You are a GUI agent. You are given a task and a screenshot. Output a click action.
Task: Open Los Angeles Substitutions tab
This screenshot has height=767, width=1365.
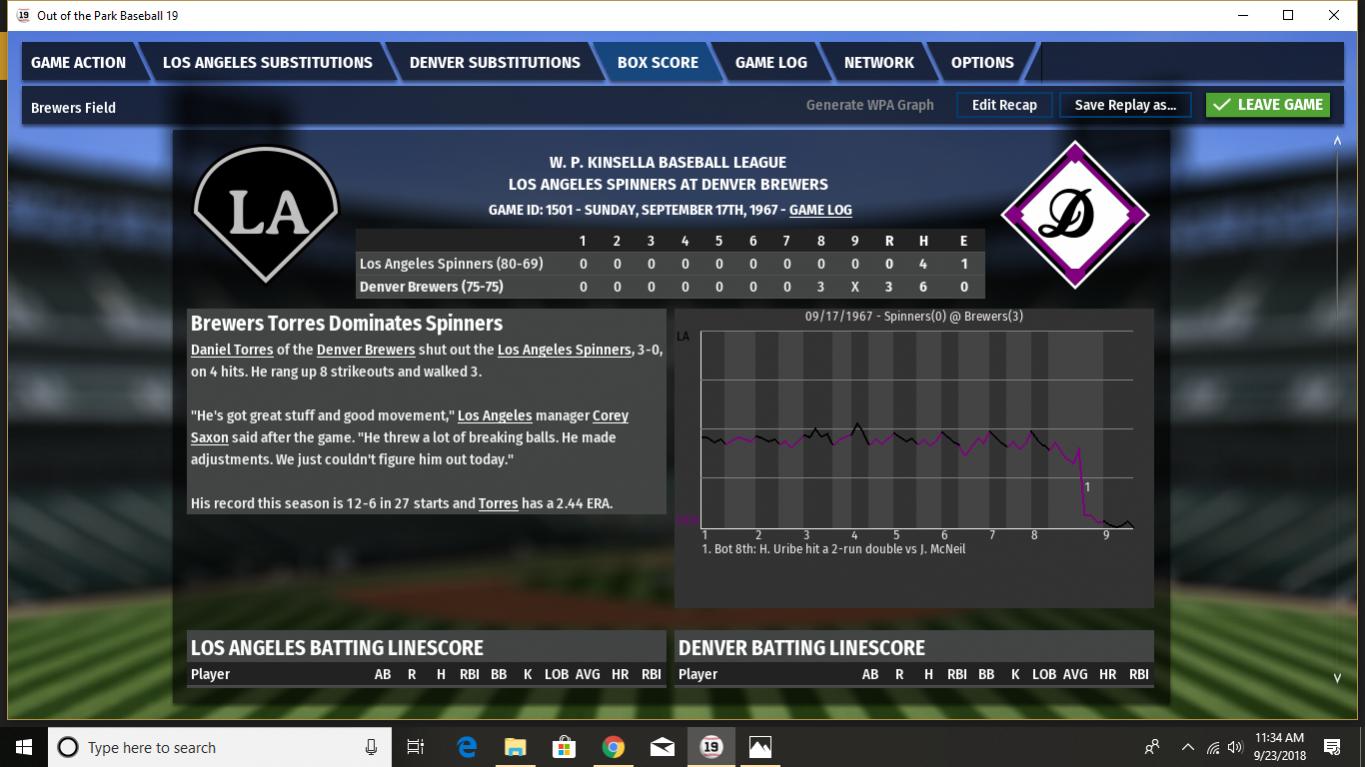(x=267, y=62)
